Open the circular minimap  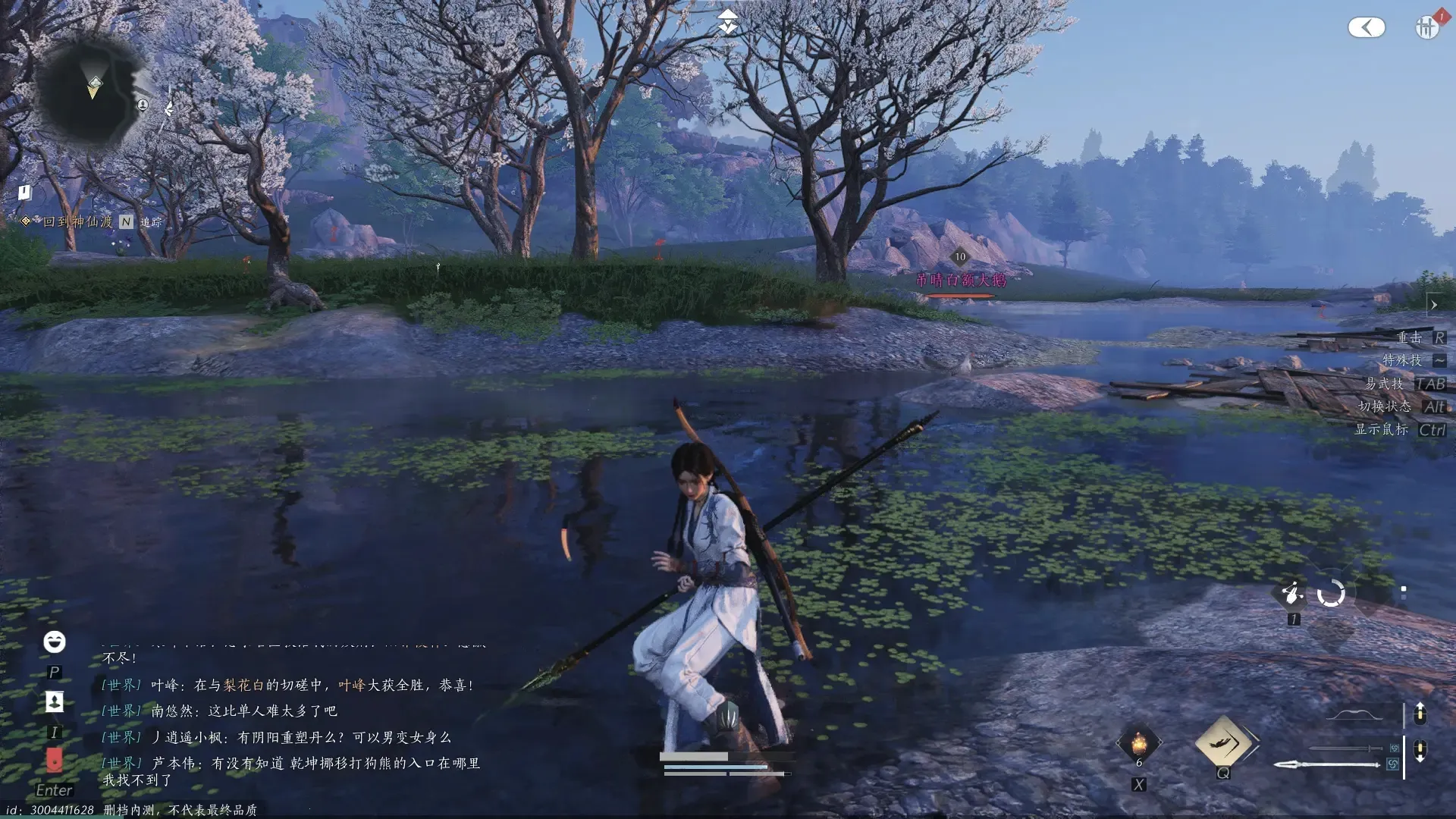pos(91,89)
